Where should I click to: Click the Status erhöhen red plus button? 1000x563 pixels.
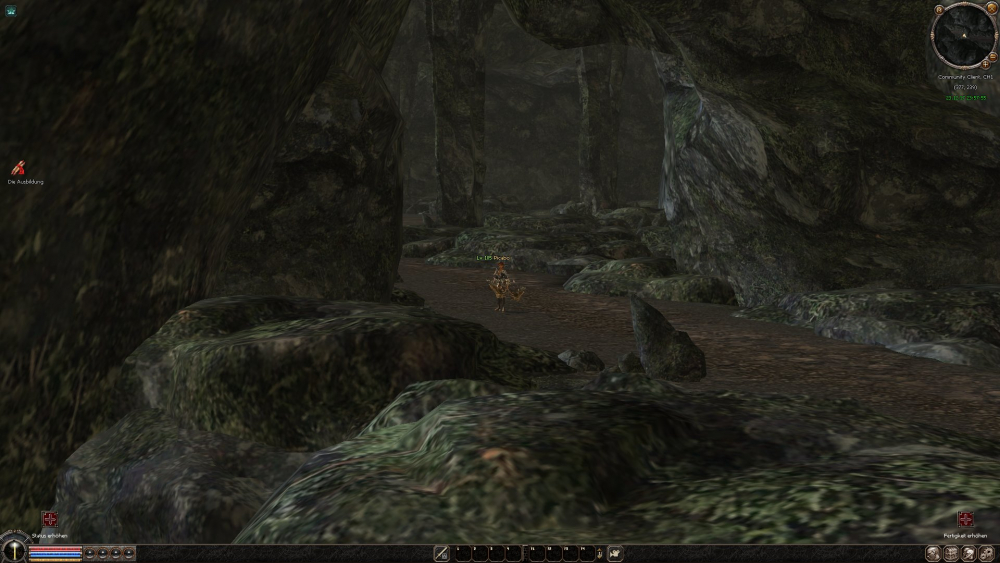point(49,519)
